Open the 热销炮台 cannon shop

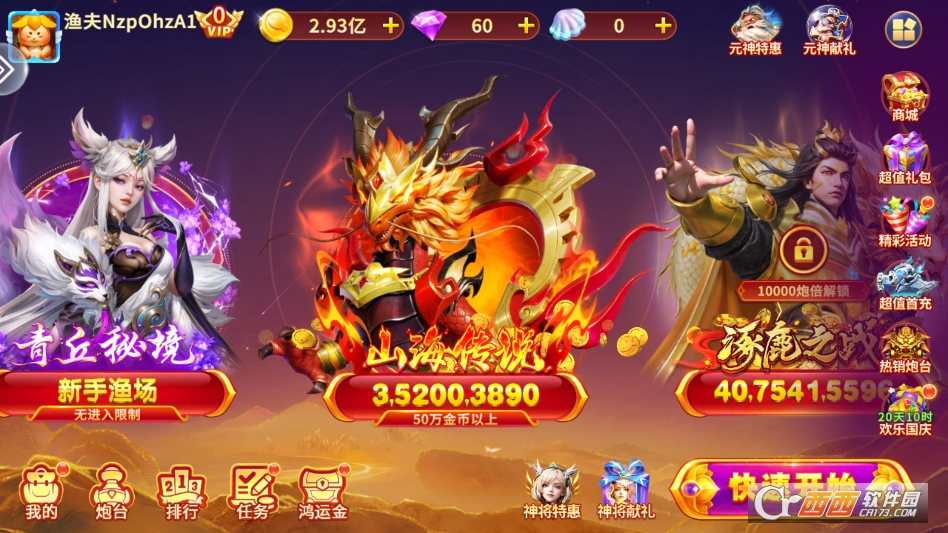905,347
